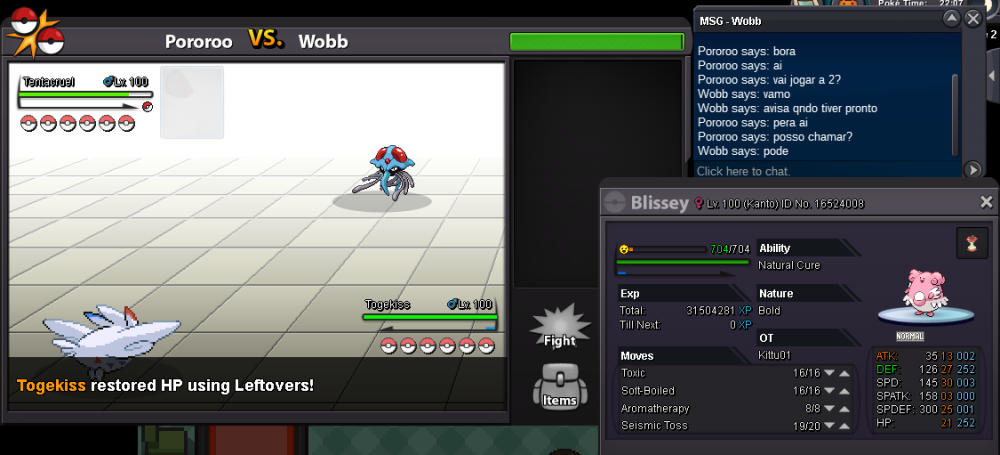Move Seismic Toss up in the move list
The width and height of the screenshot is (1000, 455).
click(844, 427)
